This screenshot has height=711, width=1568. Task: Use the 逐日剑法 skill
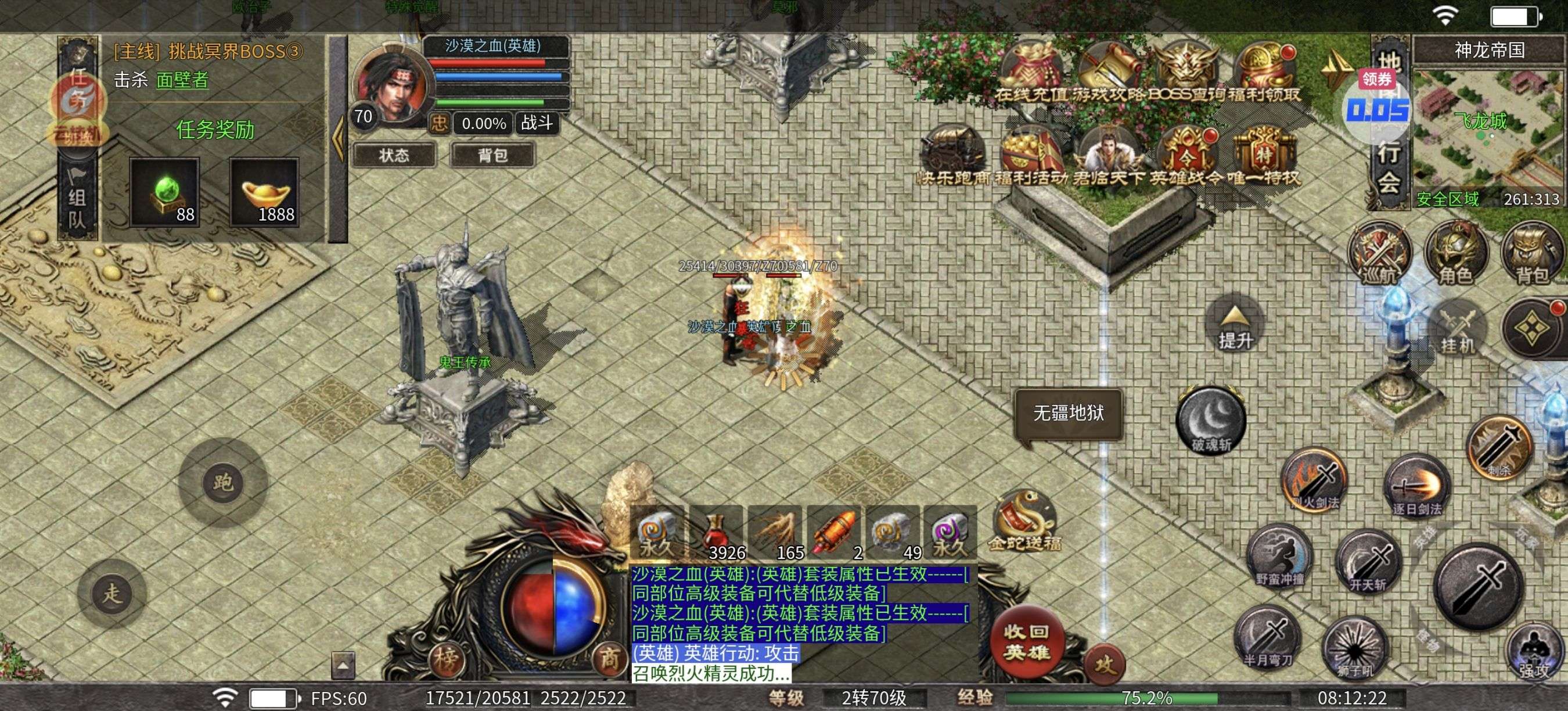coord(1417,487)
